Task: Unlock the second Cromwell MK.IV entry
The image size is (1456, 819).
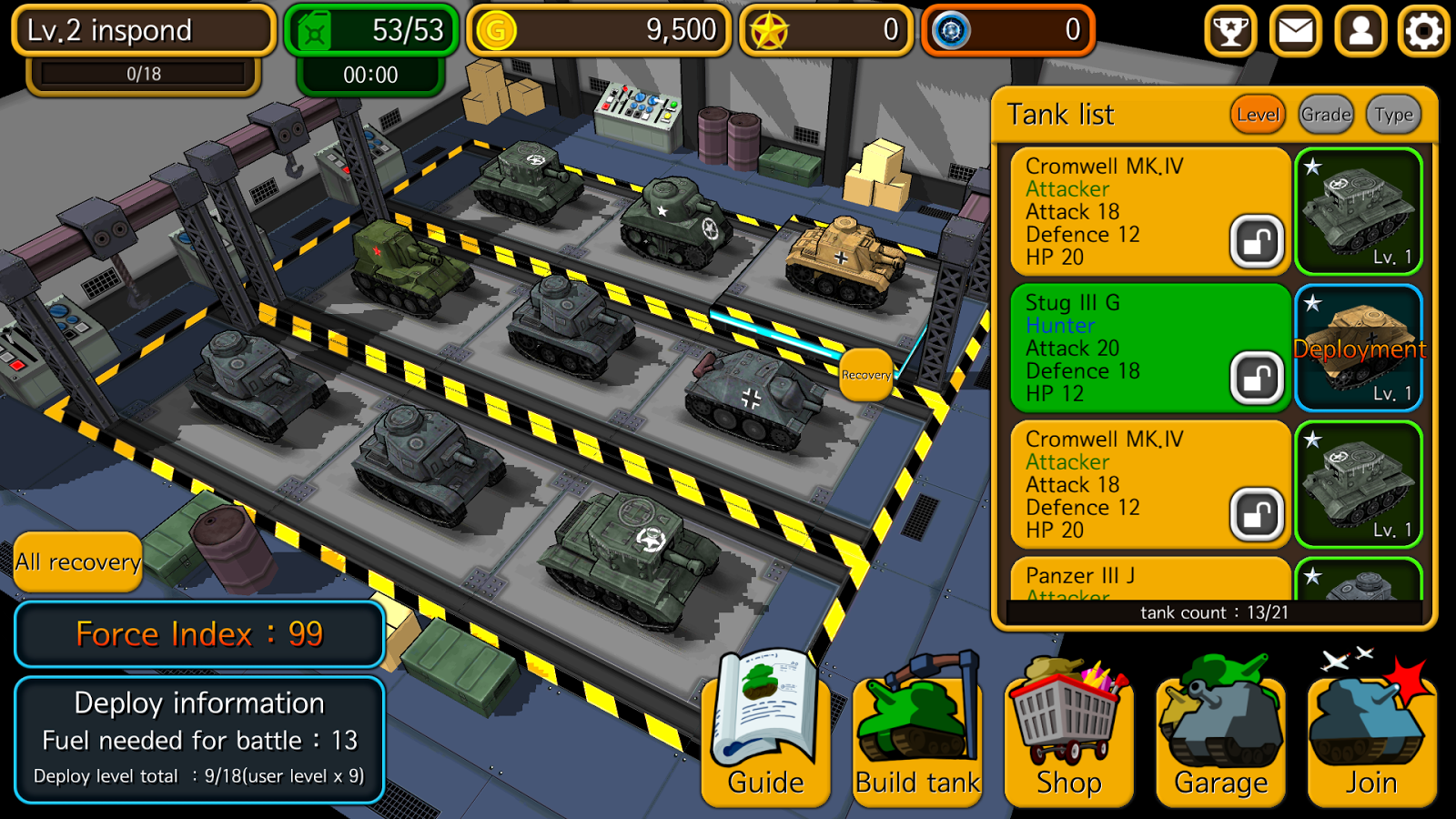Action: (1259, 513)
